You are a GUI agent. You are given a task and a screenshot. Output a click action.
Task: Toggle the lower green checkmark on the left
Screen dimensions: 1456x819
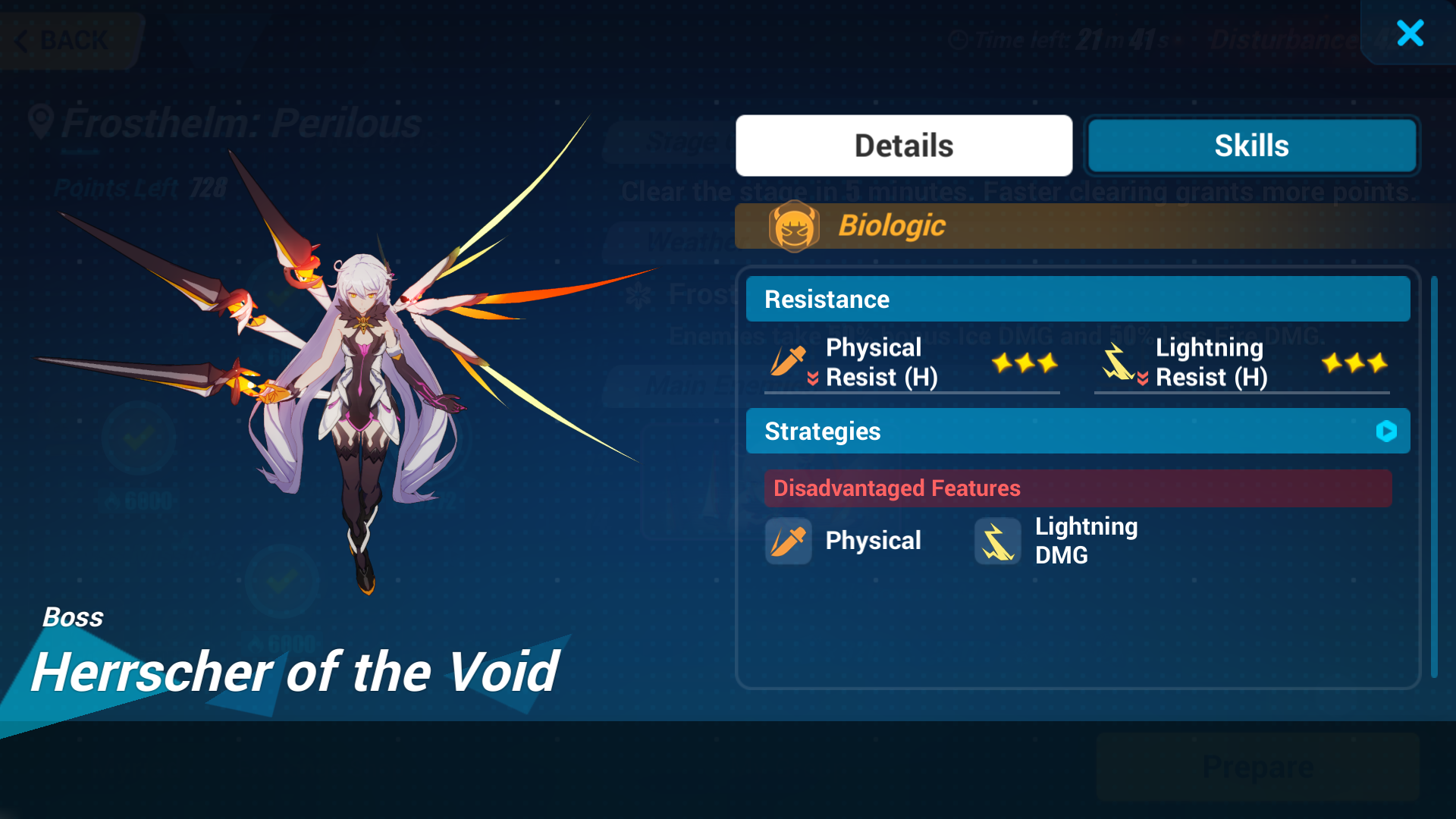[283, 582]
